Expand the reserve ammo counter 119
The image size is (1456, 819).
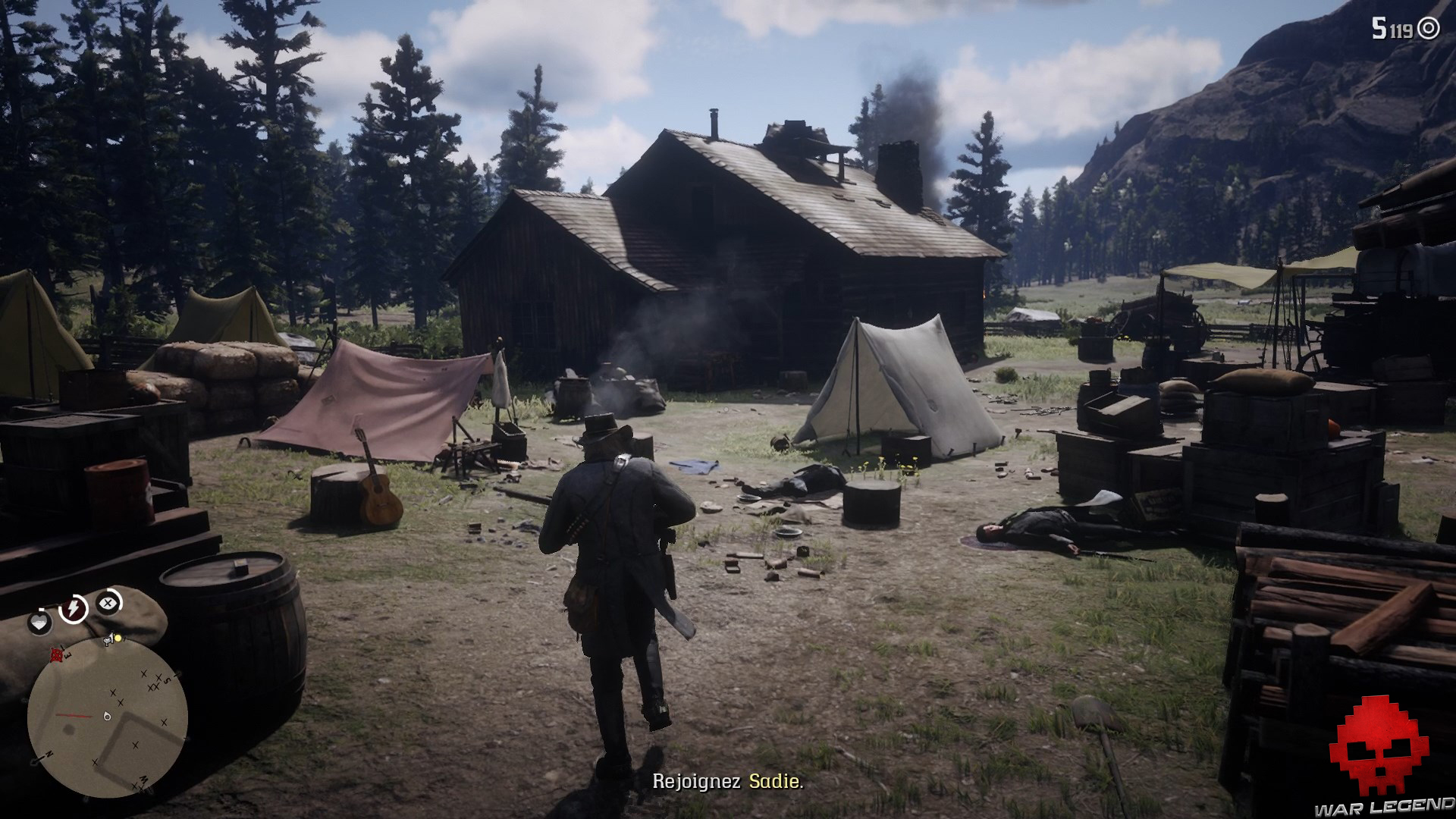(x=1401, y=29)
